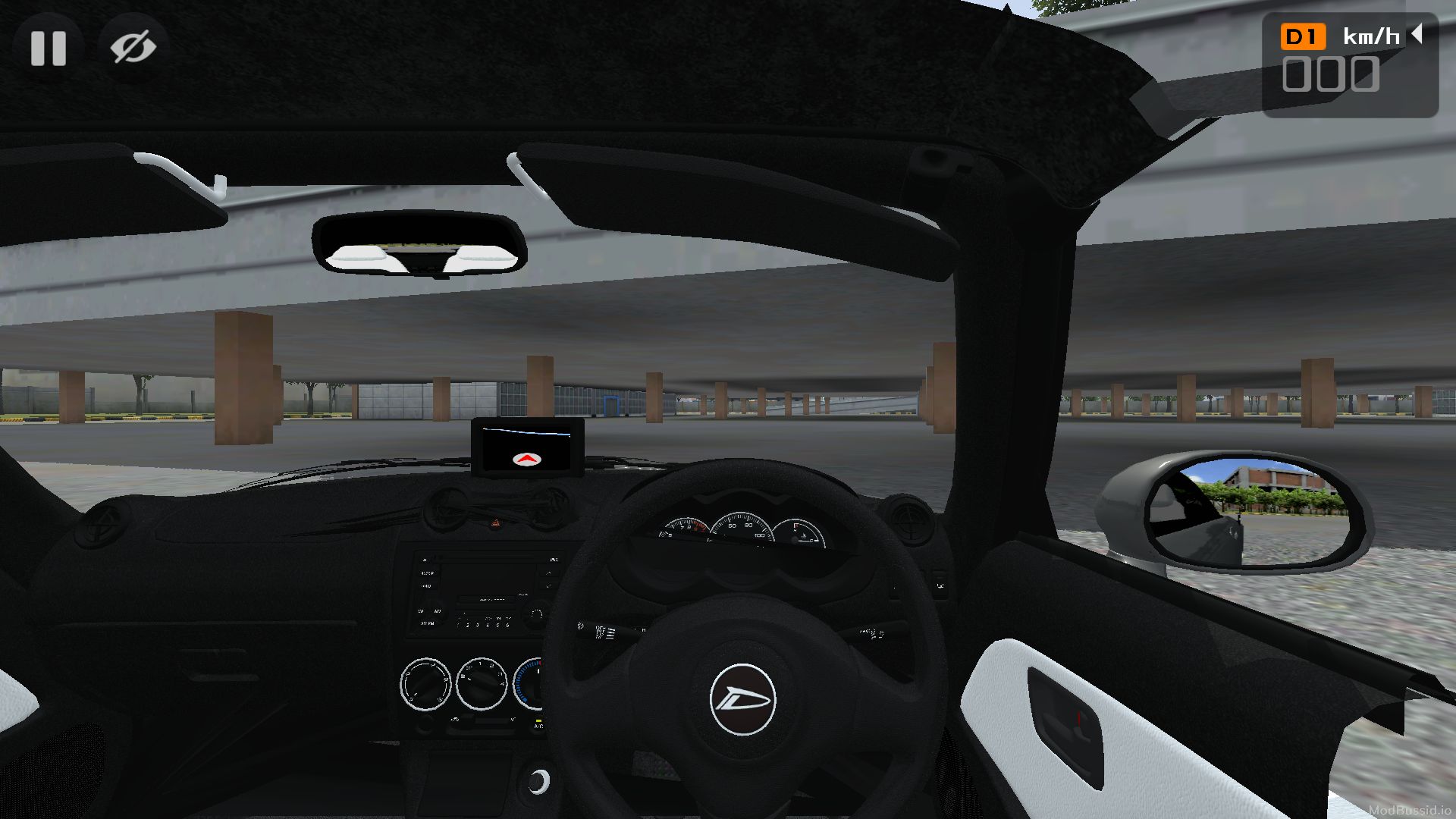Collapse the speedometer panel arrow
This screenshot has height=819, width=1456.
click(1416, 34)
